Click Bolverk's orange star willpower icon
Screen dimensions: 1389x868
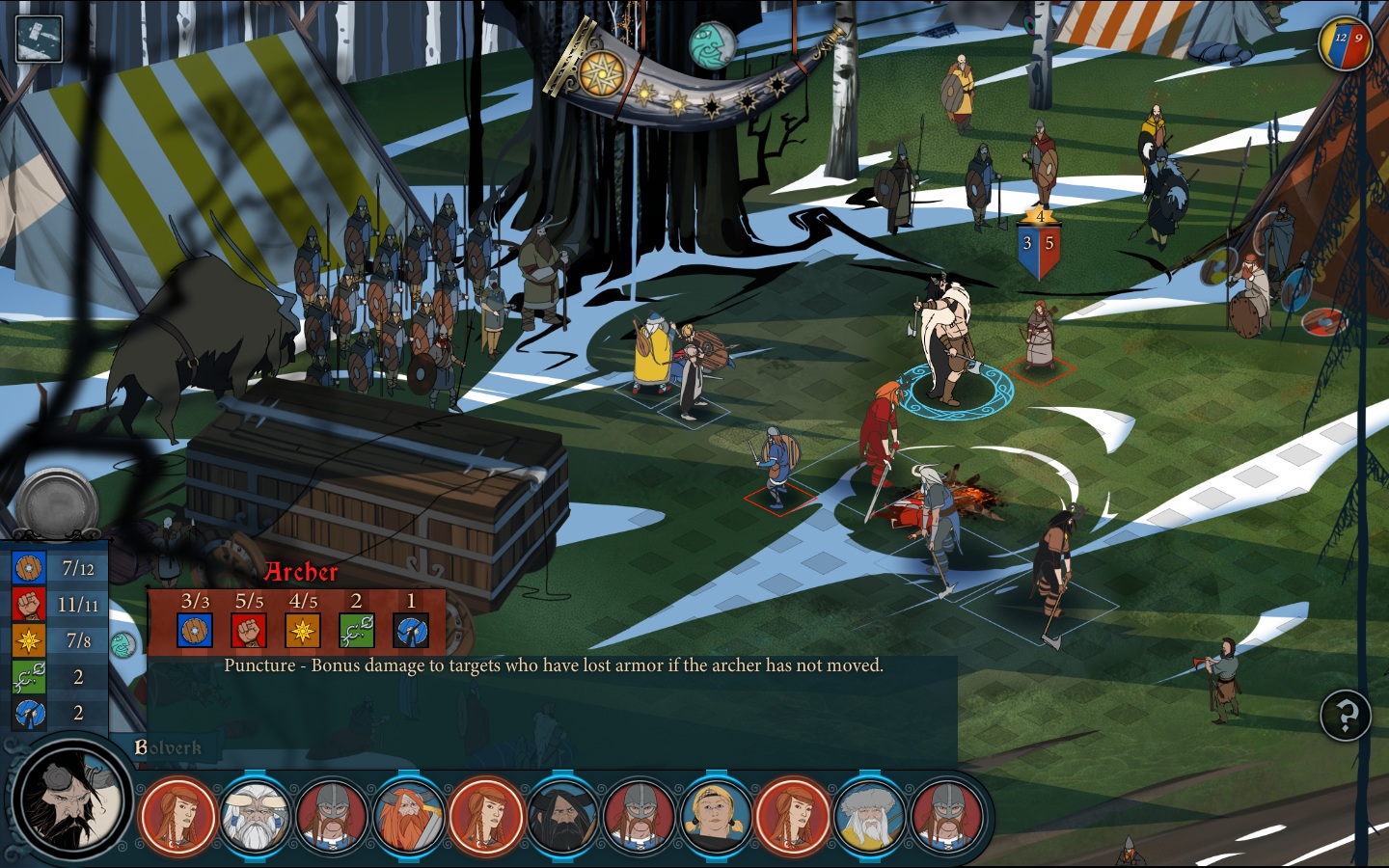(29, 639)
